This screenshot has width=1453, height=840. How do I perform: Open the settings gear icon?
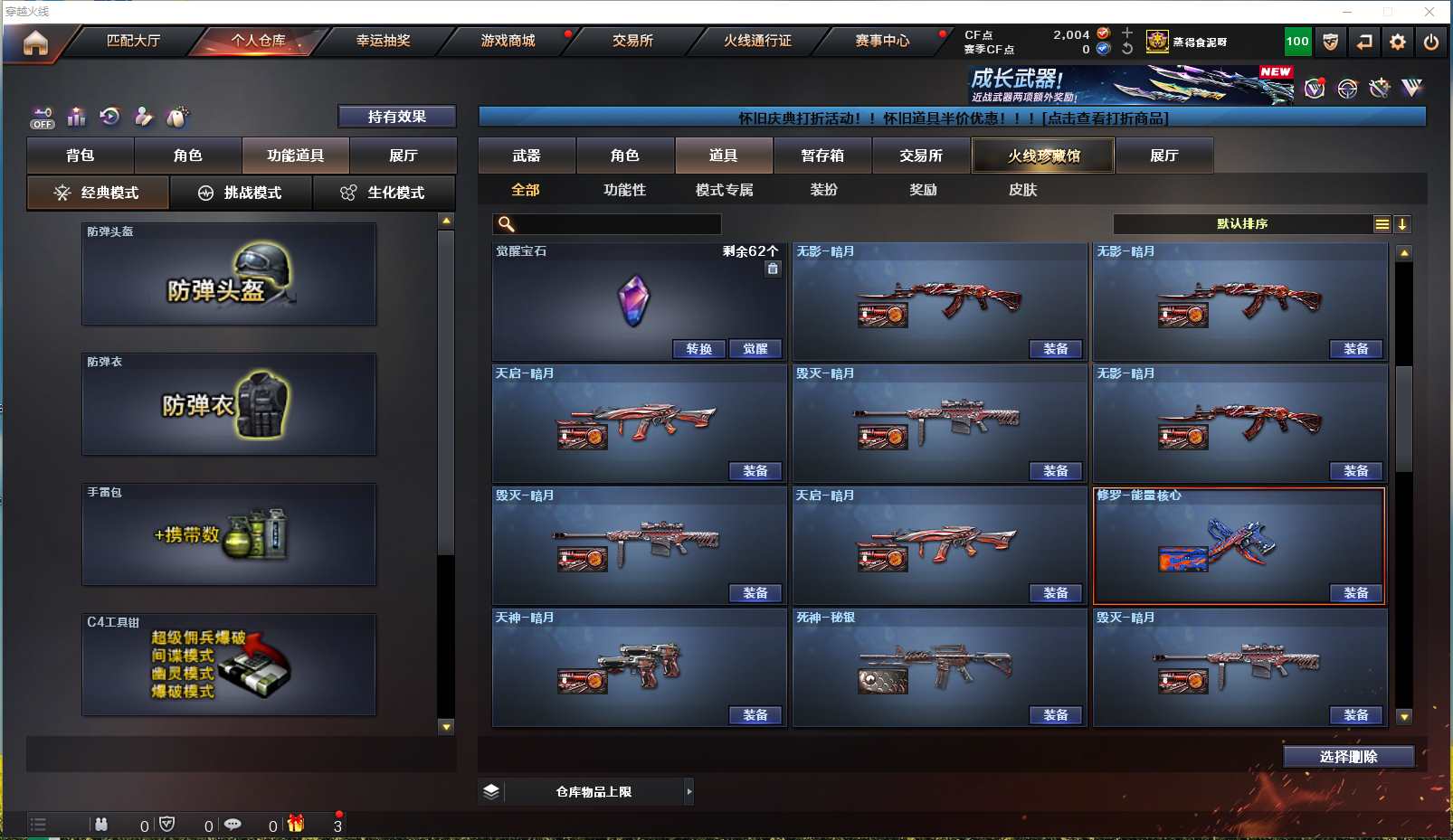coord(1398,42)
